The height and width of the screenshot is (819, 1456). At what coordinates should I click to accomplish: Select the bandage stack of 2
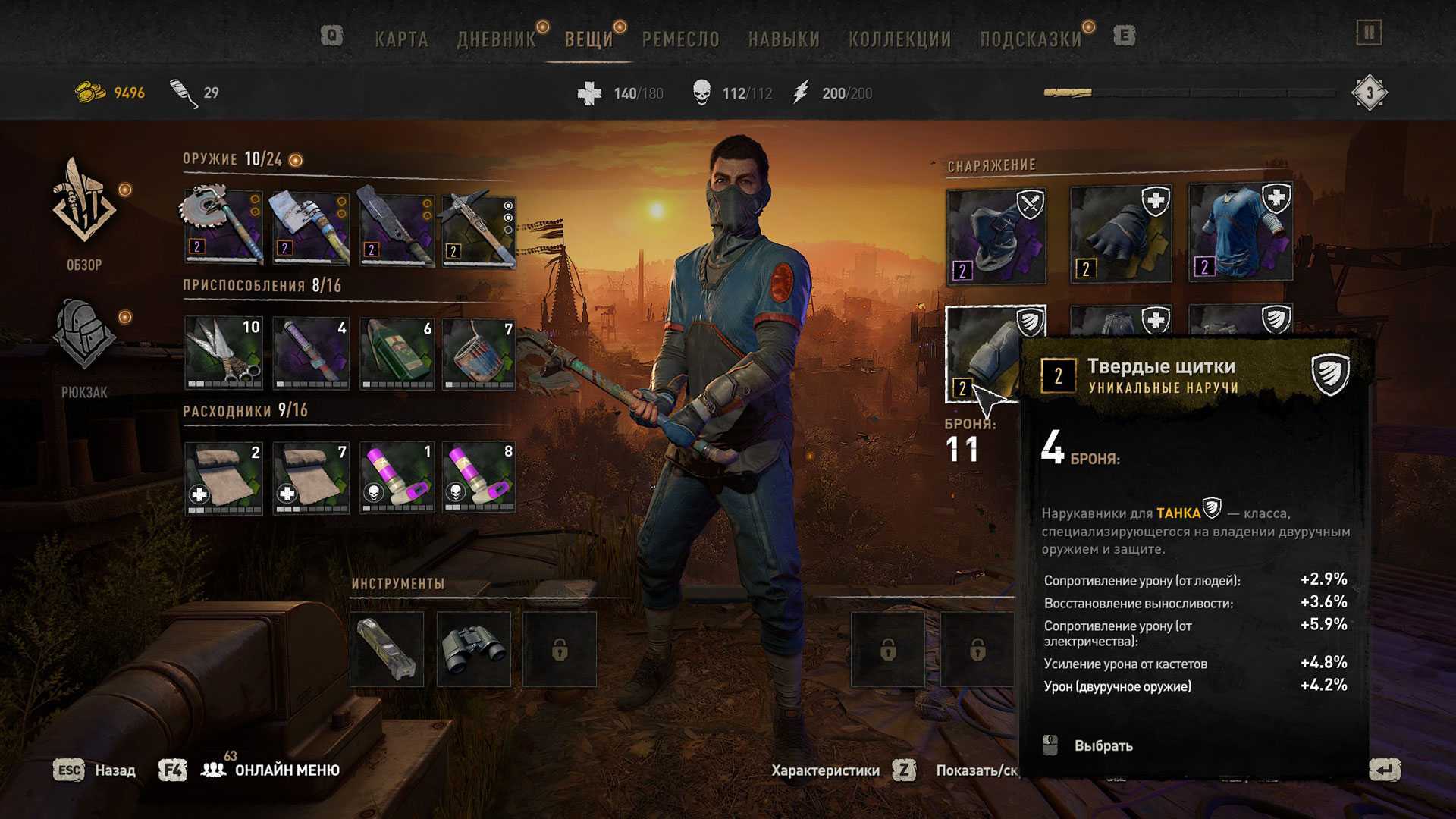[x=224, y=478]
